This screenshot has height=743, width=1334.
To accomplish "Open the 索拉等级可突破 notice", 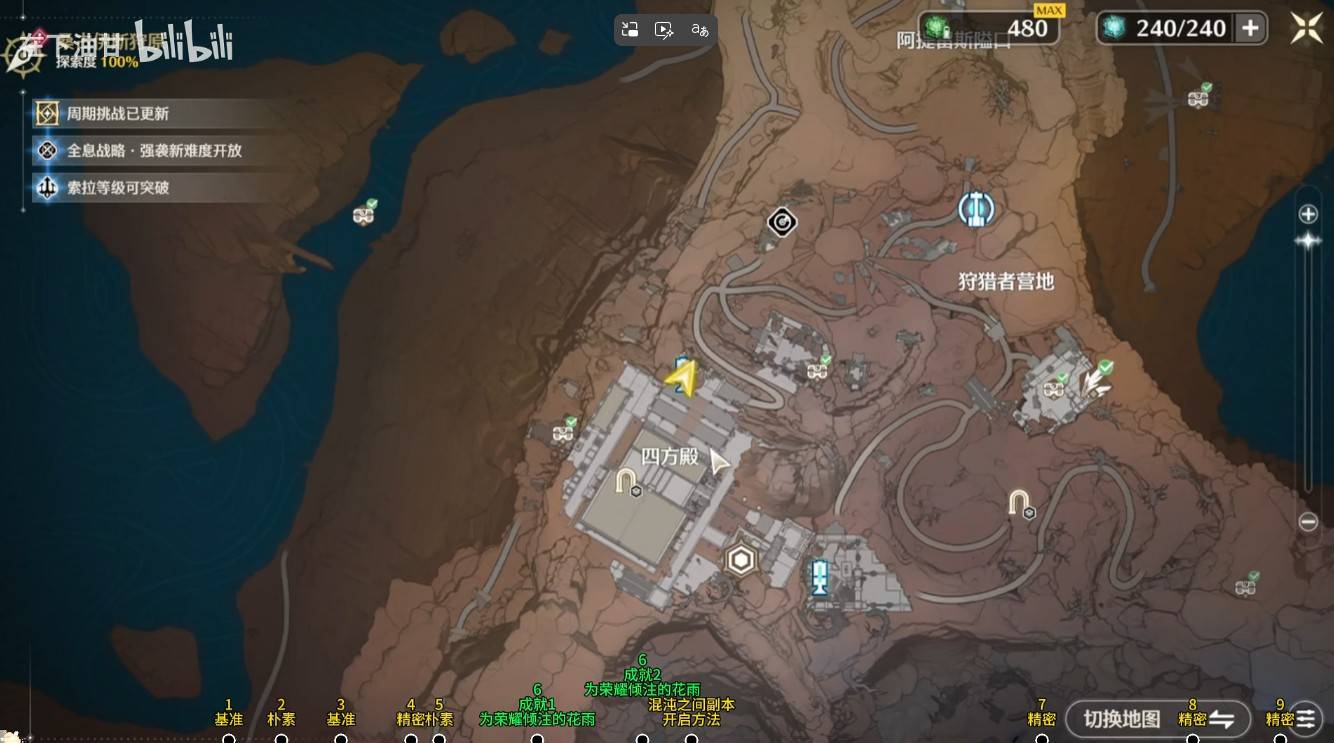I will pyautogui.click(x=118, y=188).
